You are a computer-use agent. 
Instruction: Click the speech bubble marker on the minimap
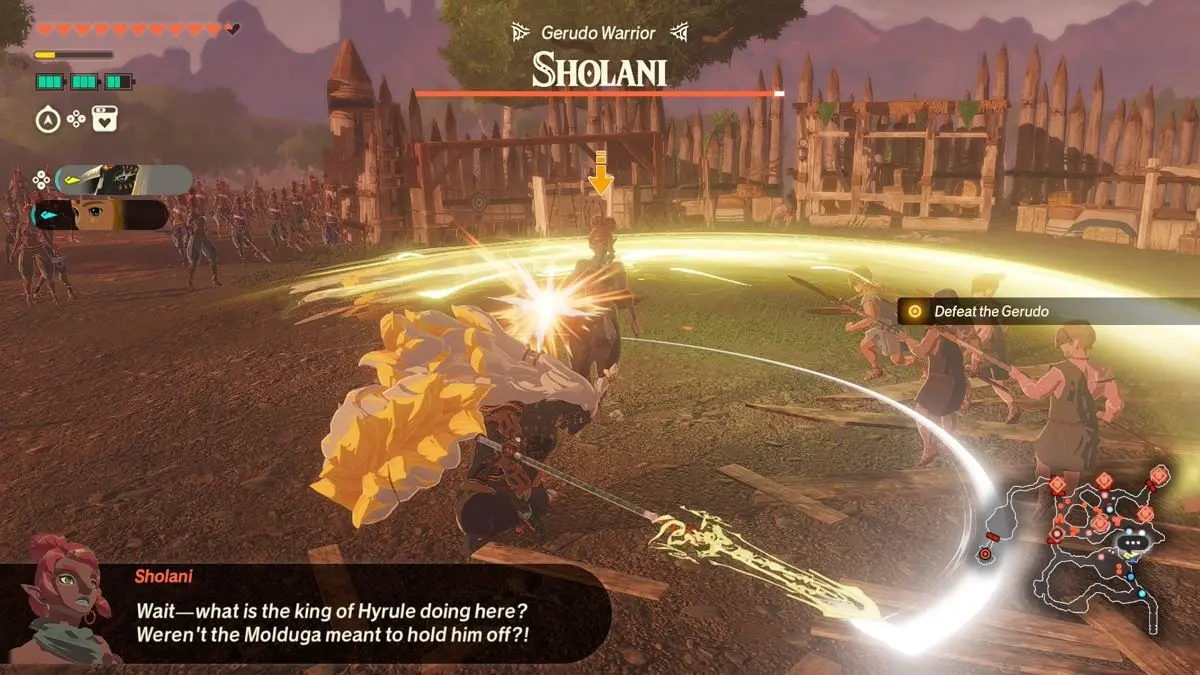click(1133, 545)
